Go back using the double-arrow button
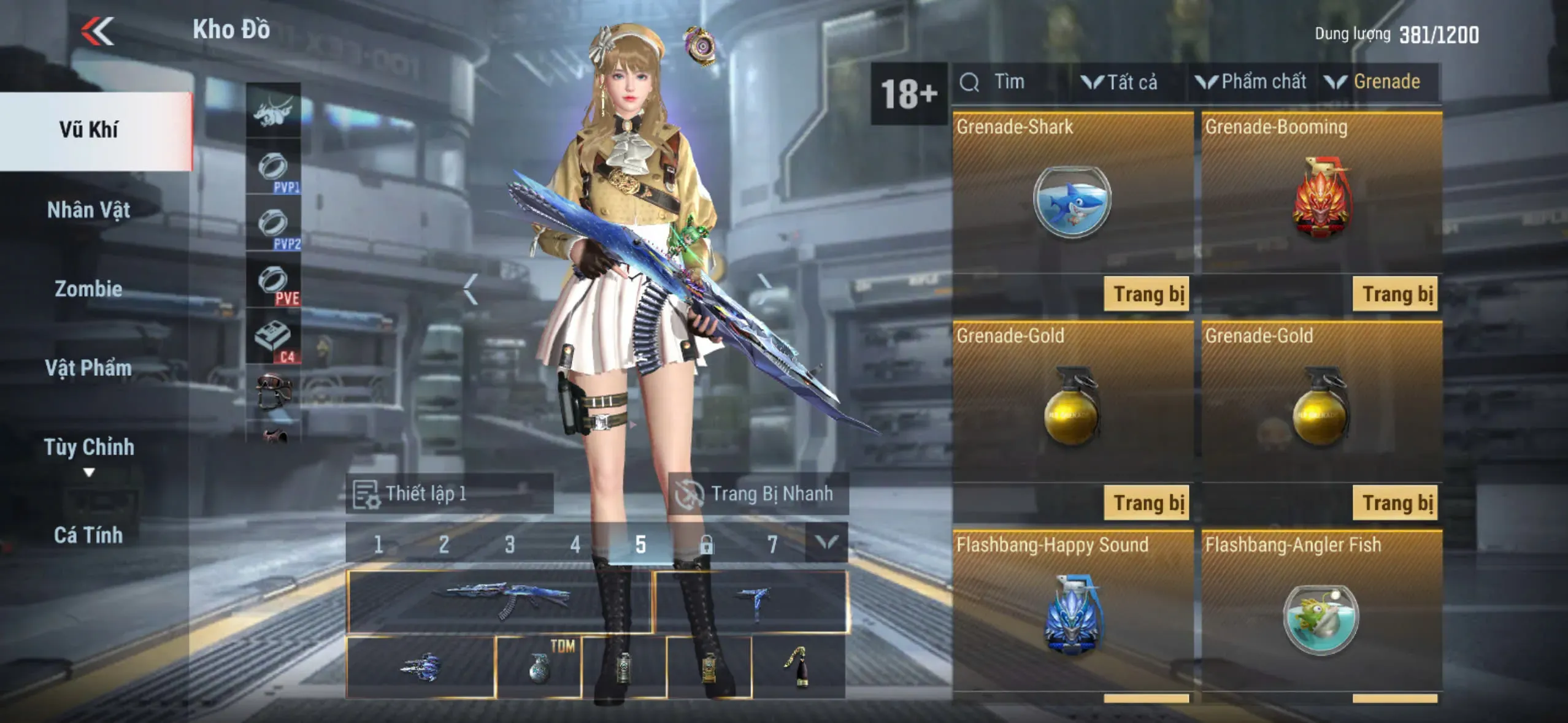The height and width of the screenshot is (723, 1568). (98, 31)
